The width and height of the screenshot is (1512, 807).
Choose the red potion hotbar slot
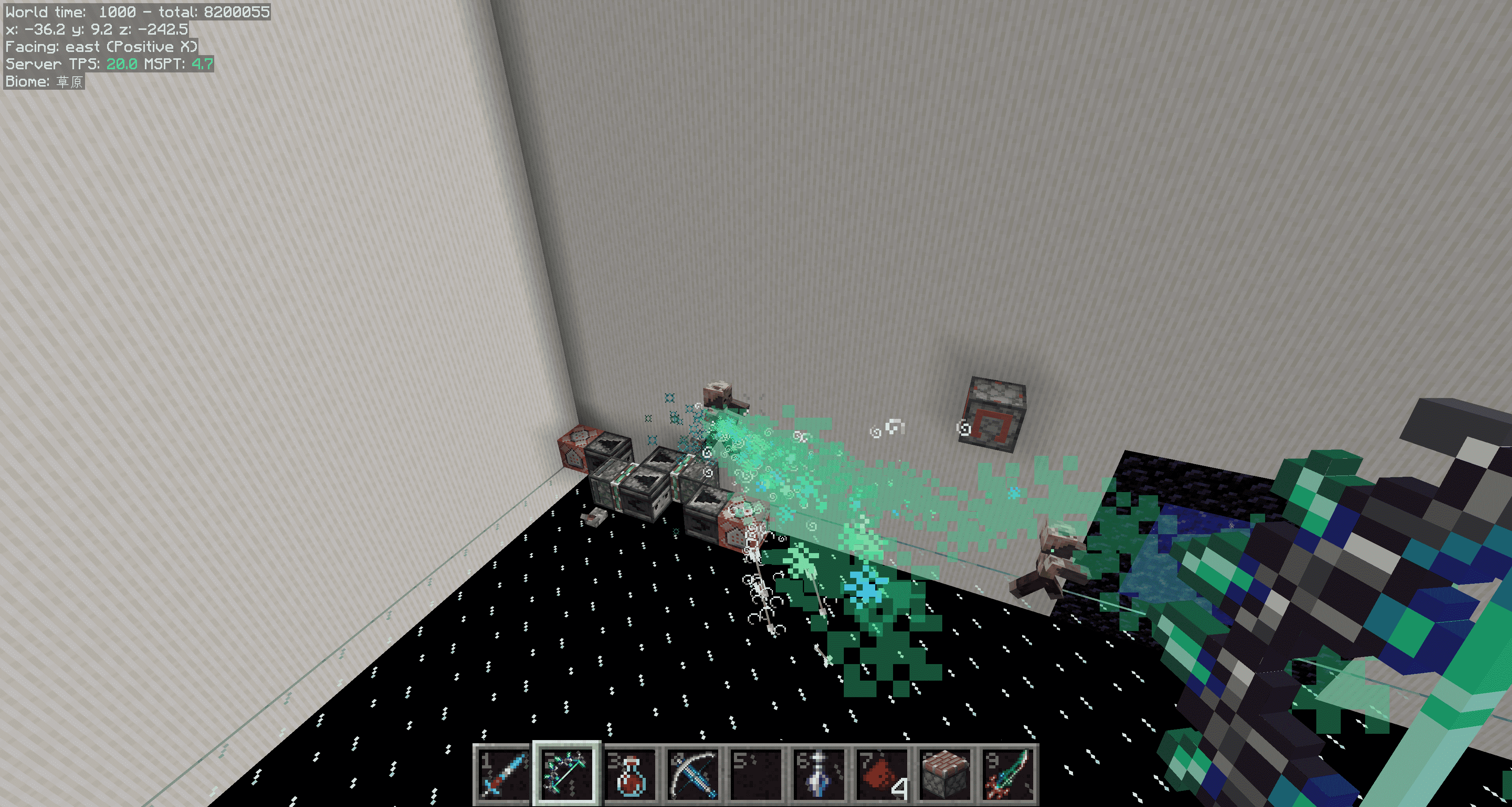[x=630, y=775]
